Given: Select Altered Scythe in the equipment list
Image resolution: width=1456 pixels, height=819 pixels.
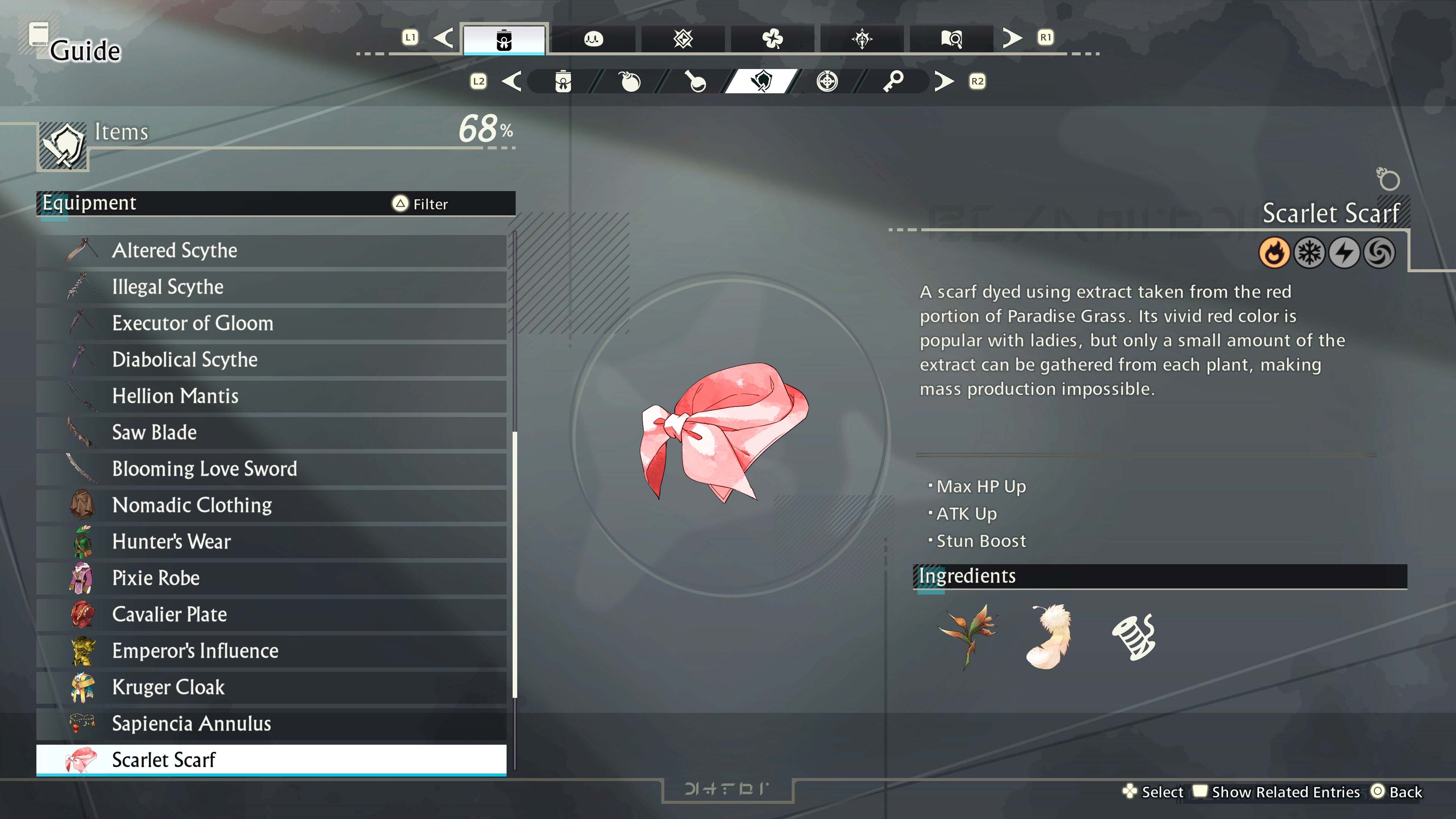Looking at the screenshot, I should pyautogui.click(x=271, y=250).
